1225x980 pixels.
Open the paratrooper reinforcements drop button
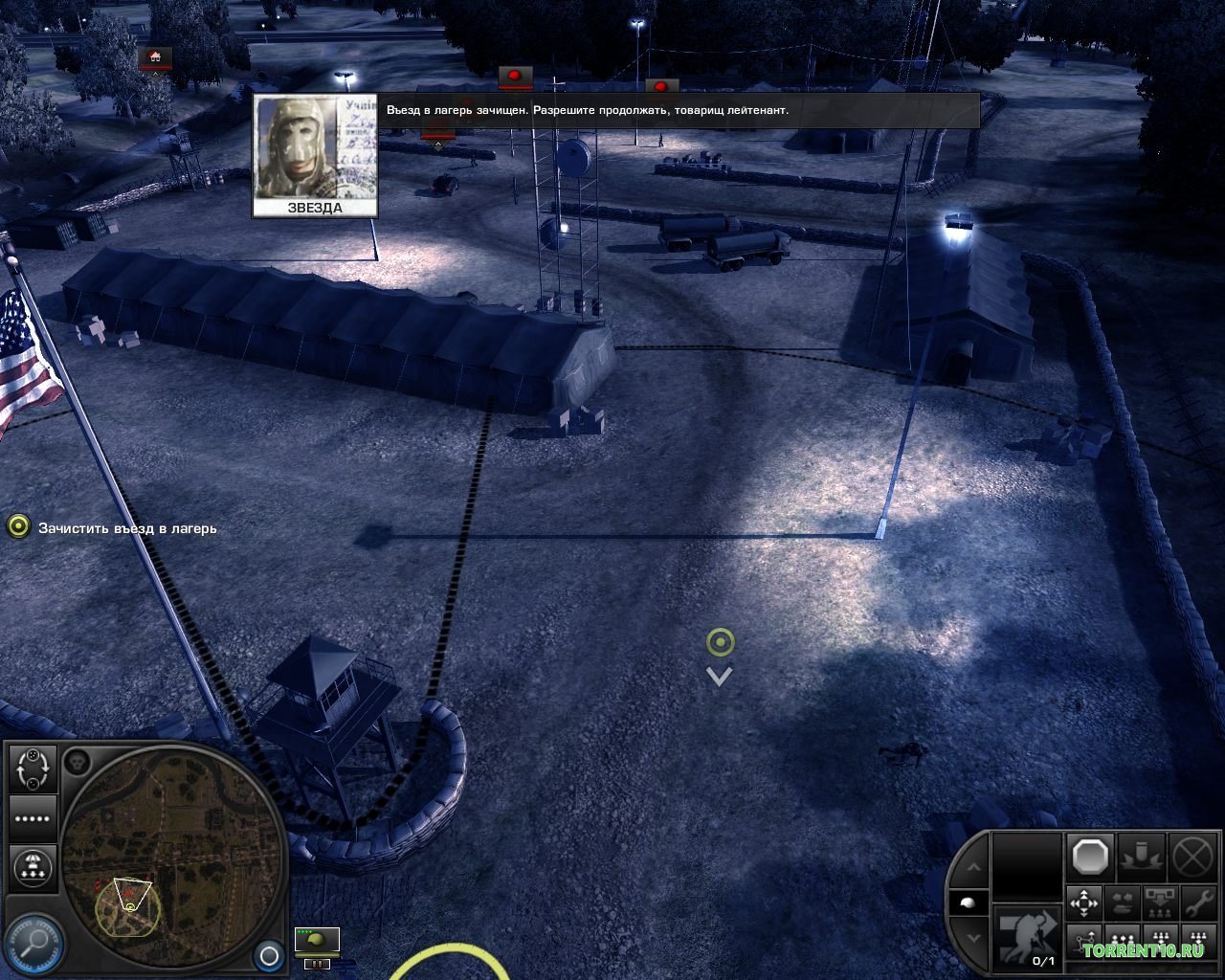click(33, 868)
